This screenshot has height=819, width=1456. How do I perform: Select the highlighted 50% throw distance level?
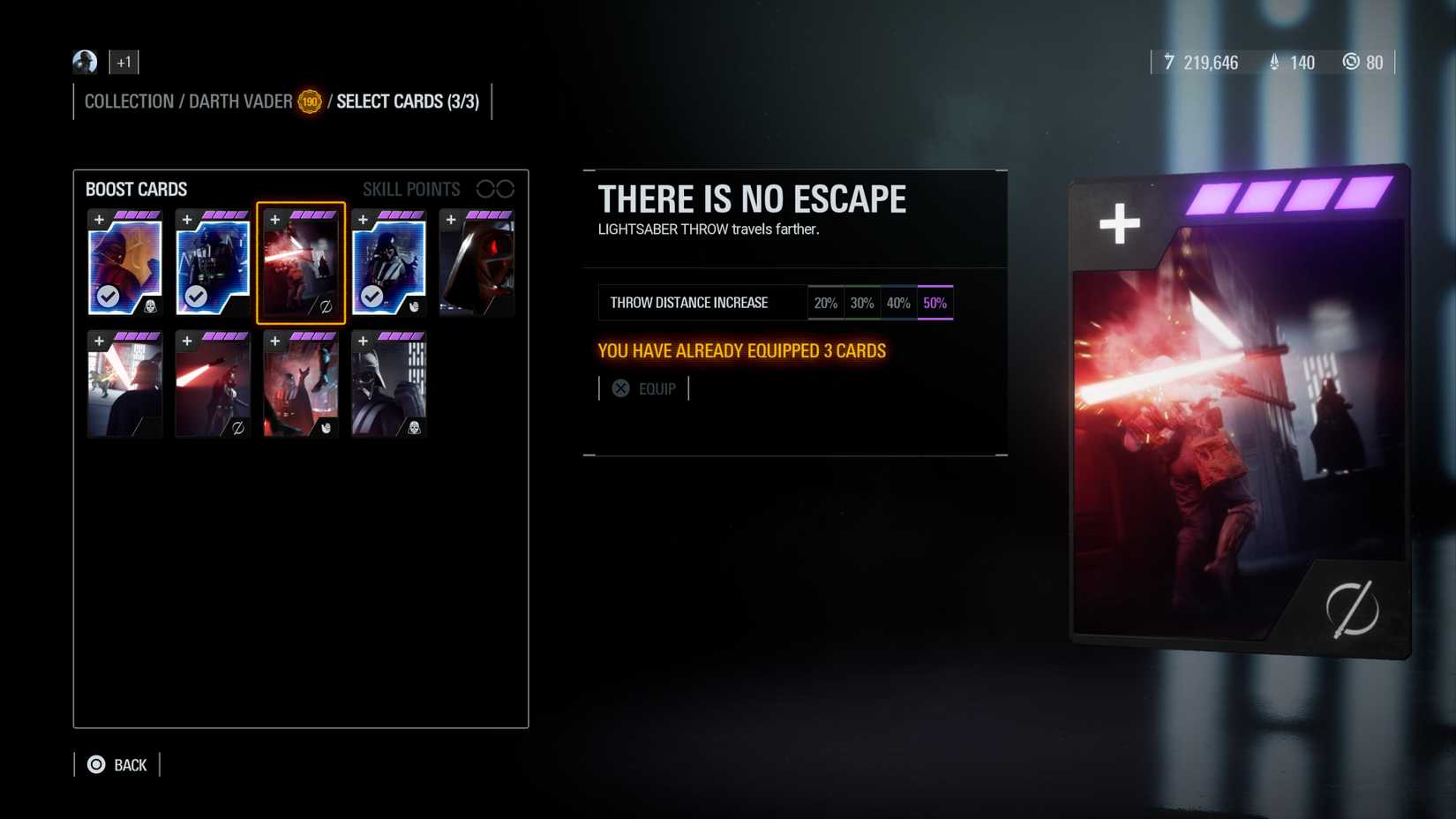click(x=934, y=302)
